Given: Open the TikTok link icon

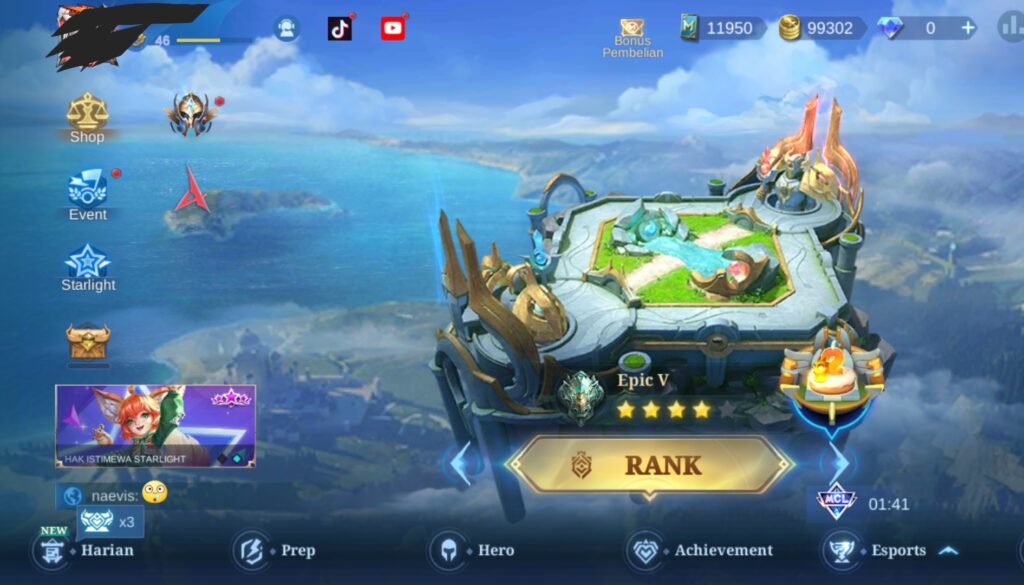Looking at the screenshot, I should 340,28.
